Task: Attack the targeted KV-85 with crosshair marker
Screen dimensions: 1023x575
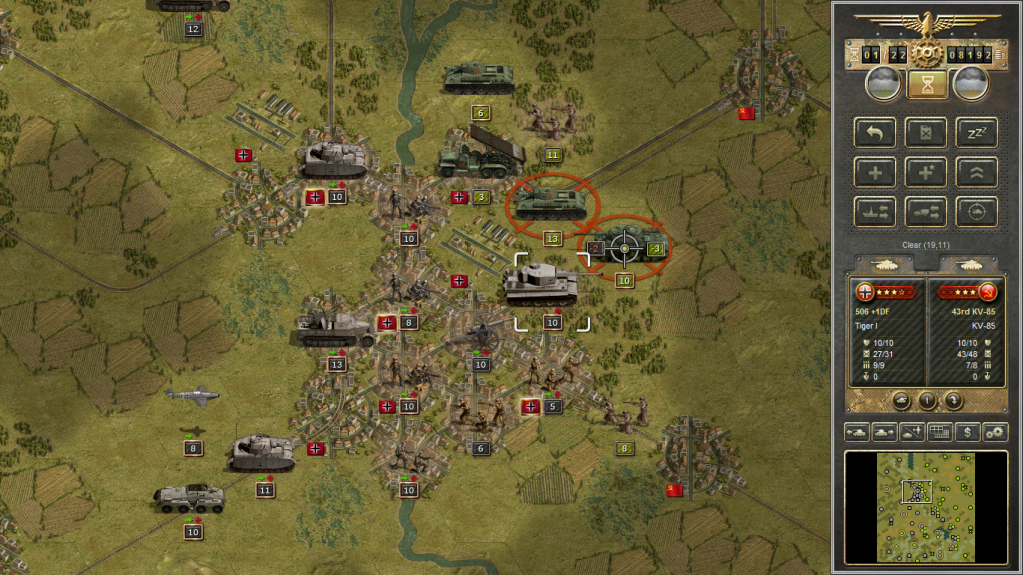Action: point(625,247)
